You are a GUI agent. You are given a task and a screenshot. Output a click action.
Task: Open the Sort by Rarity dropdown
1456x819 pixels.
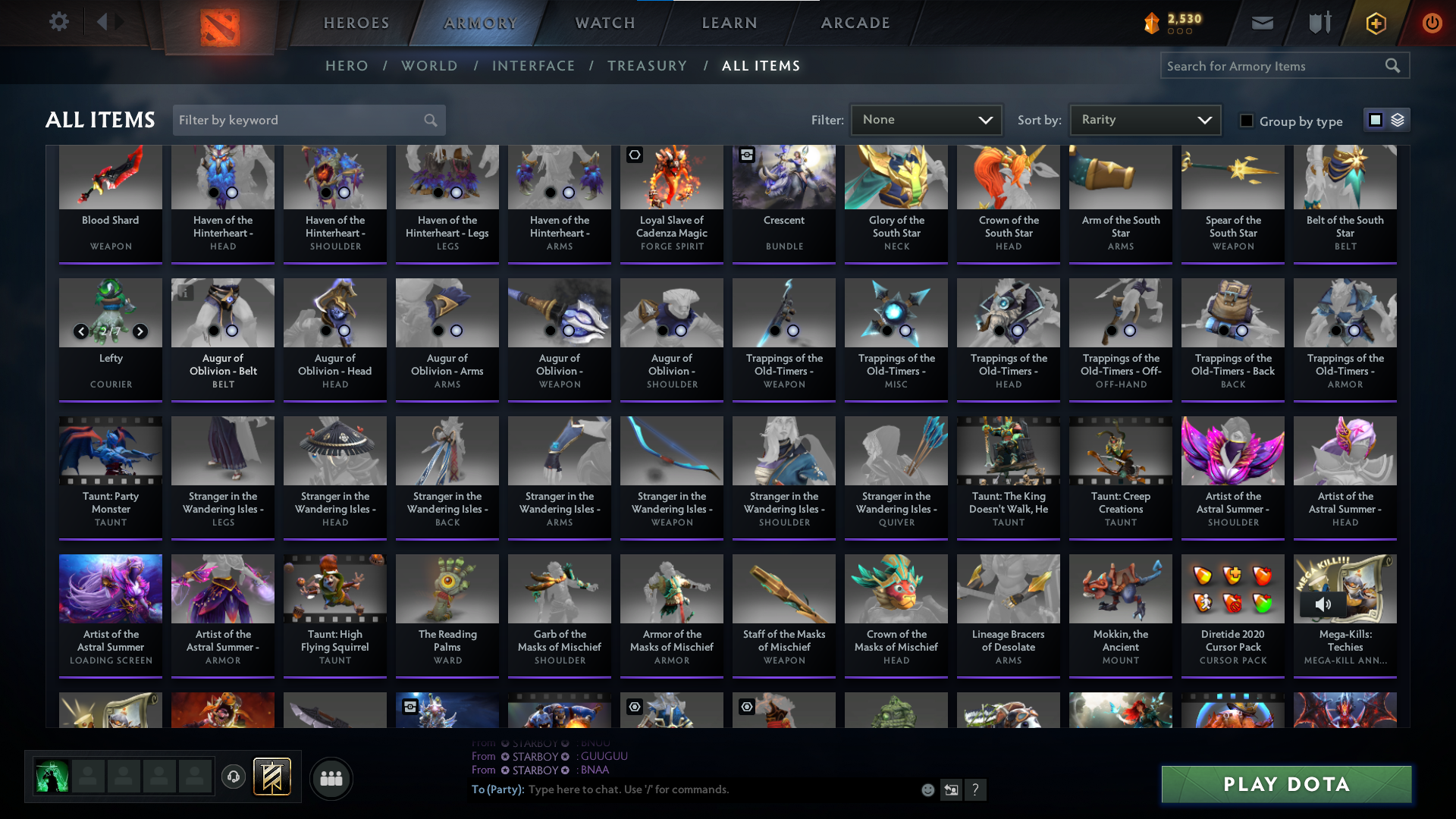tap(1144, 119)
